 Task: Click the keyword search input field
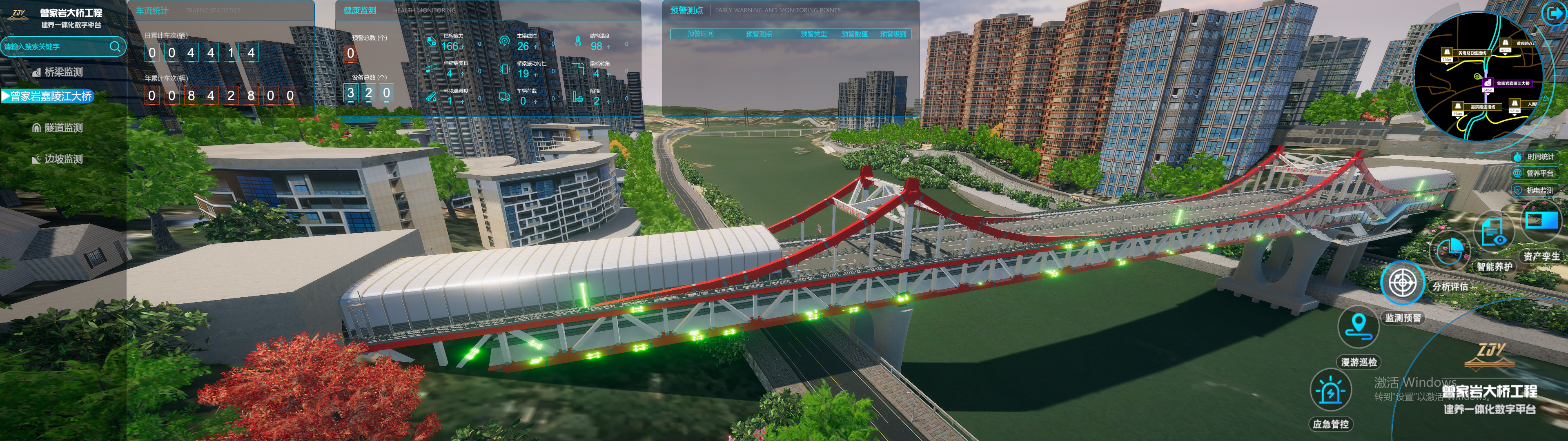(x=55, y=47)
